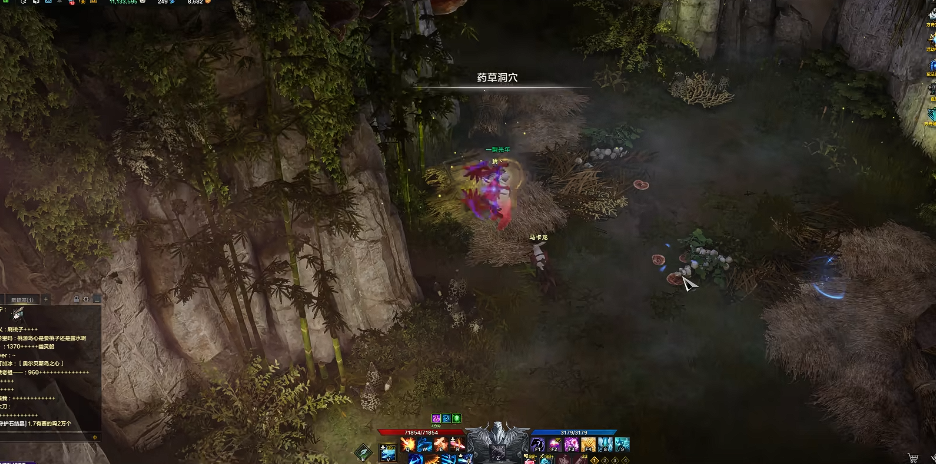936x464 pixels.
Task: Use the dark purple swirl quick slot
Action: 538,445
